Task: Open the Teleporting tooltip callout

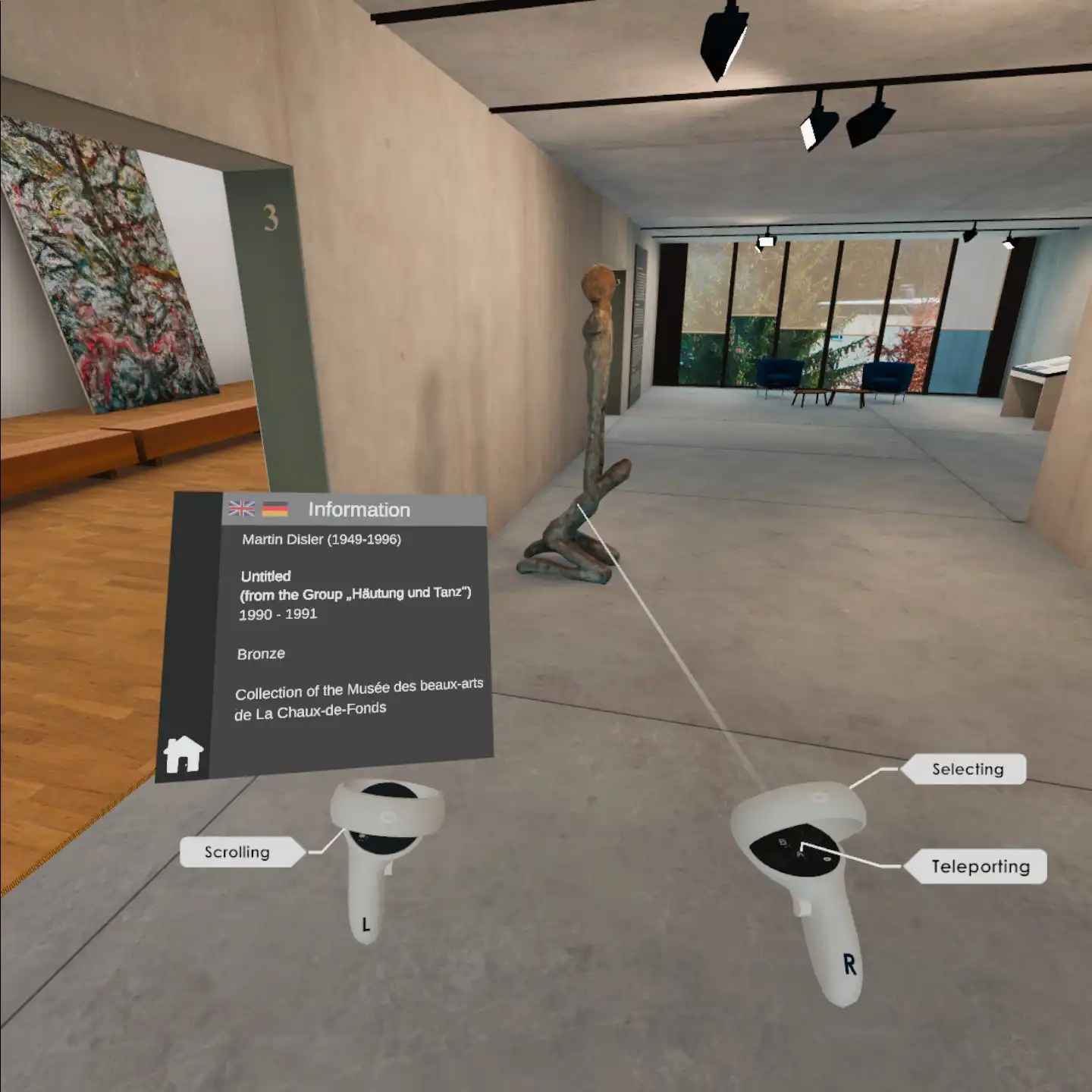Action: (982, 865)
